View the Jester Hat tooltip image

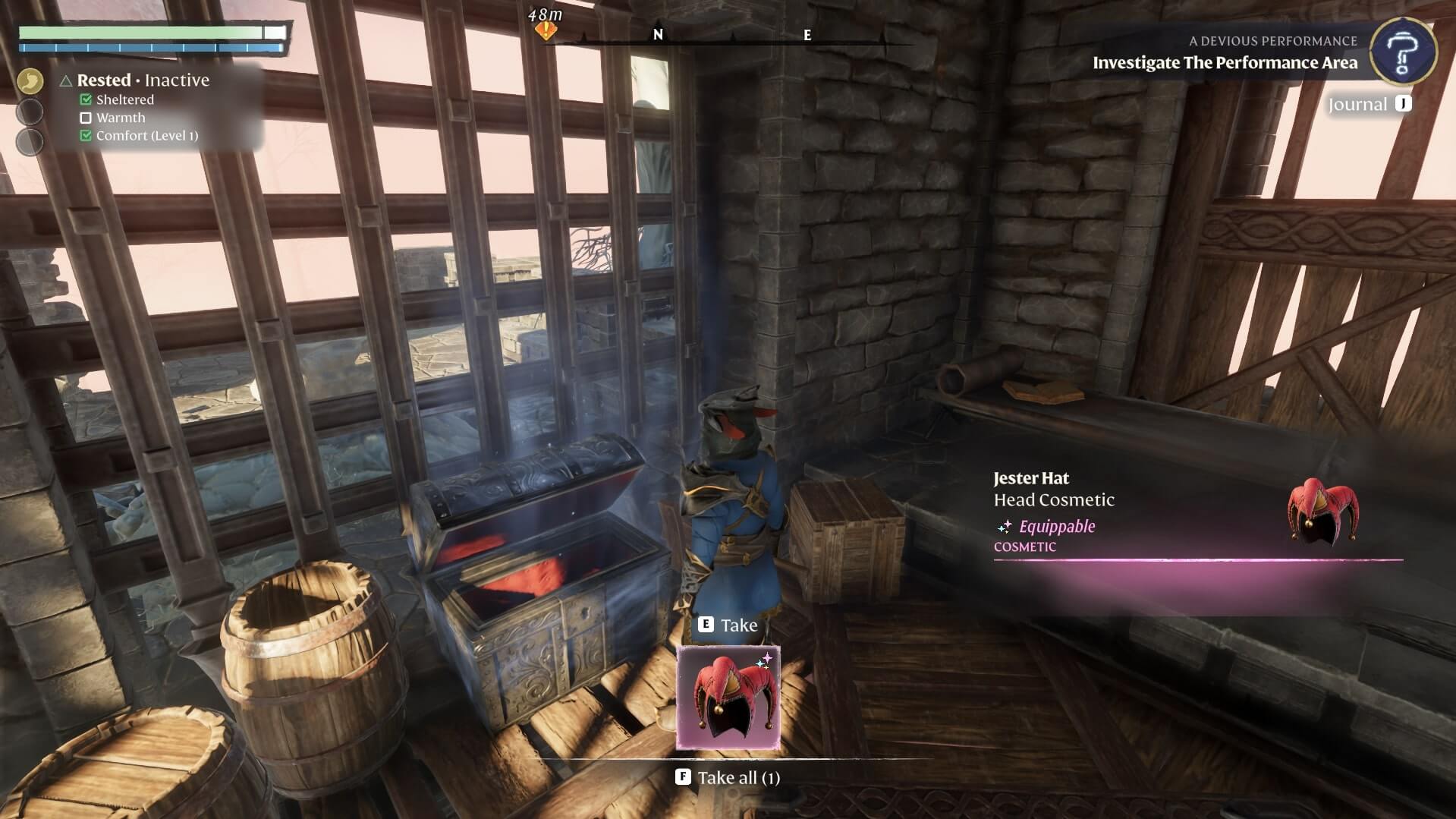click(1322, 512)
